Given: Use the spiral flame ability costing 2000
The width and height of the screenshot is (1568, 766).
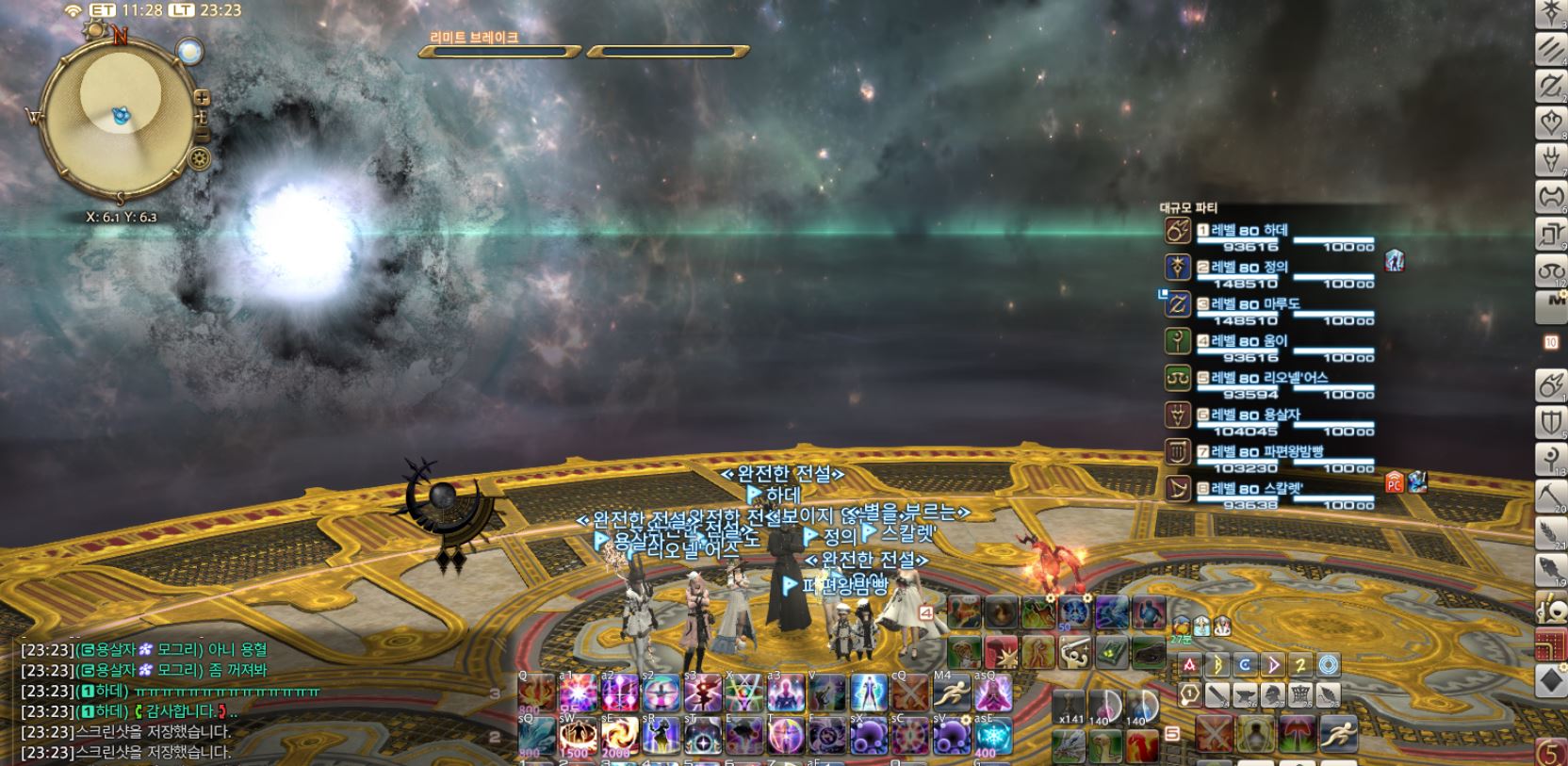Looking at the screenshot, I should coord(619,736).
